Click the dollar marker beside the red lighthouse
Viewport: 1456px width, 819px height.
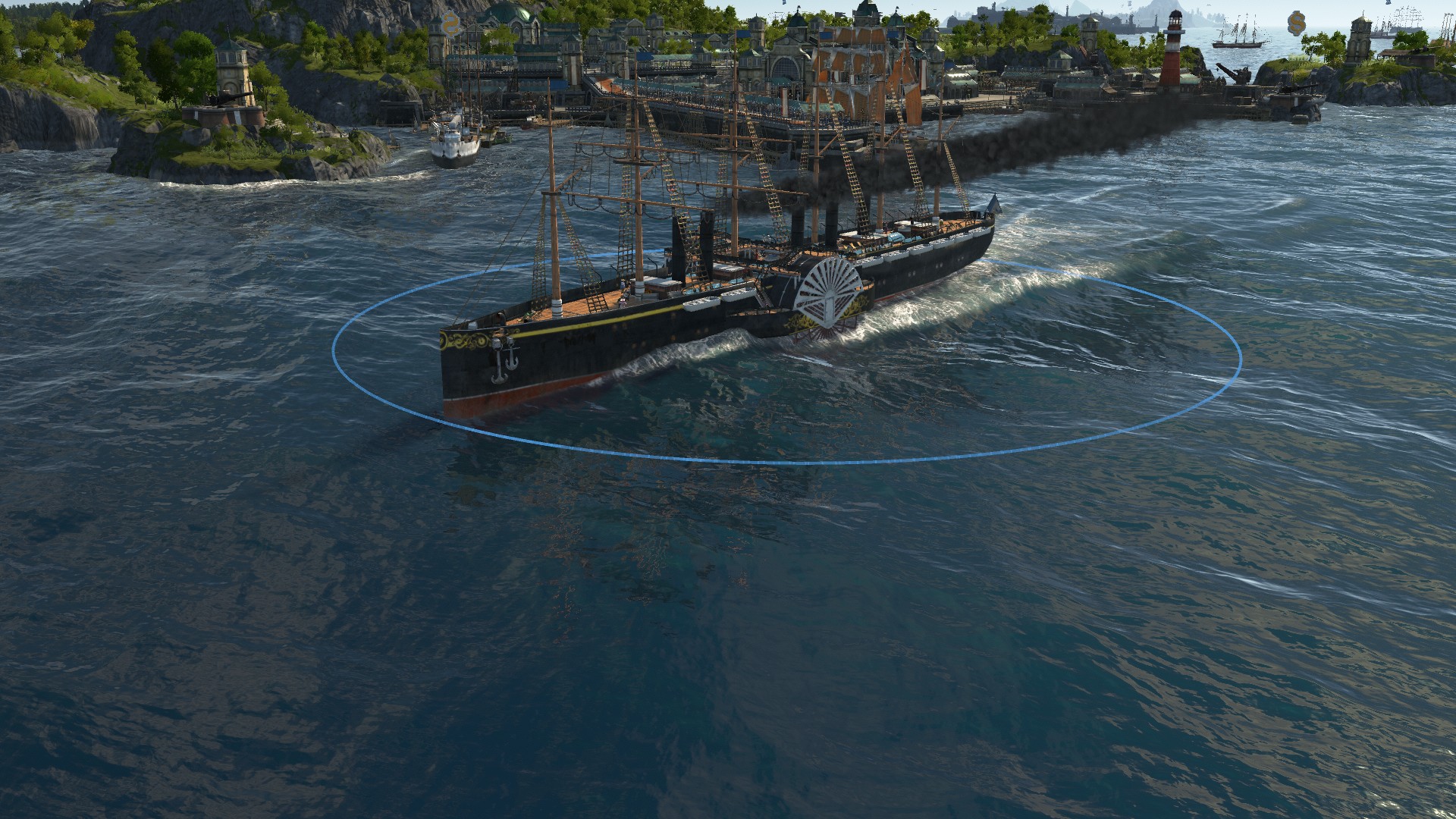pos(1297,25)
